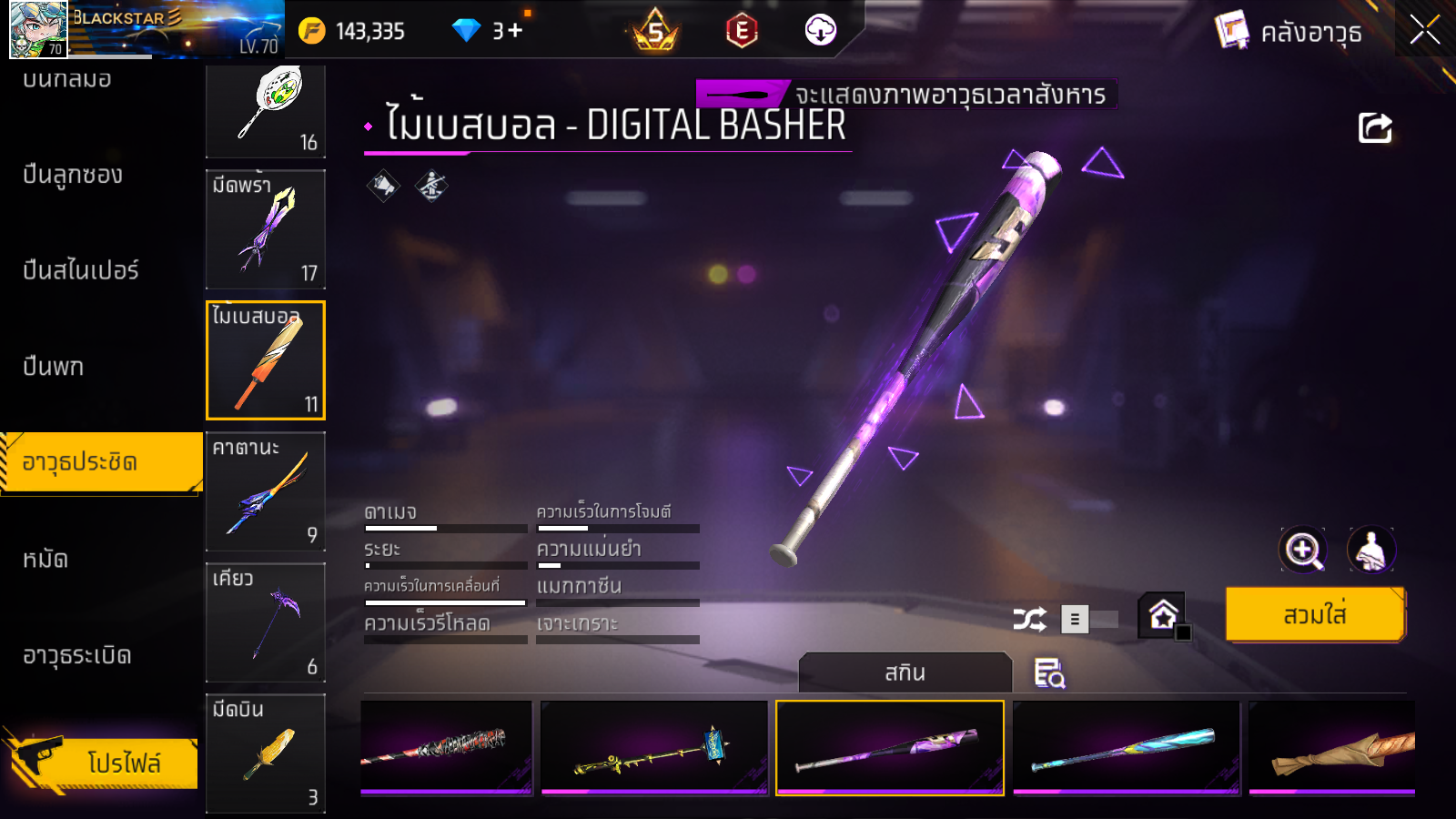This screenshot has width=1456, height=819.
Task: Zoom in on the weapon preview
Action: [1303, 550]
